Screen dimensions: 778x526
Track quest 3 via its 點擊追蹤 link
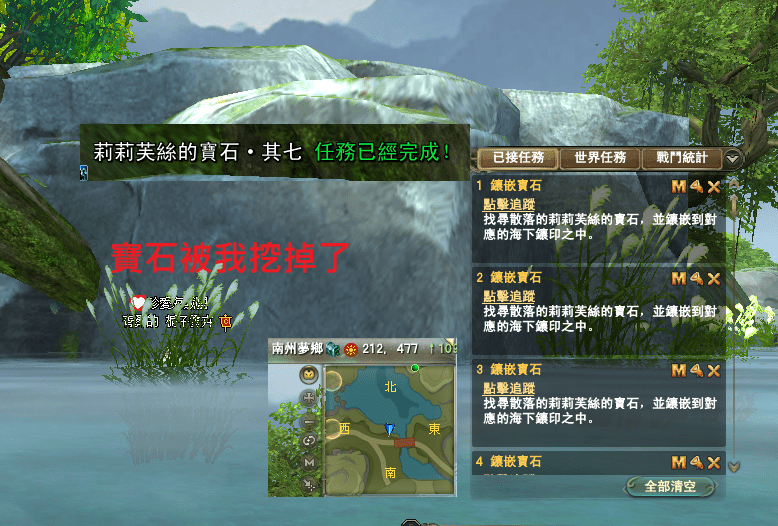508,388
